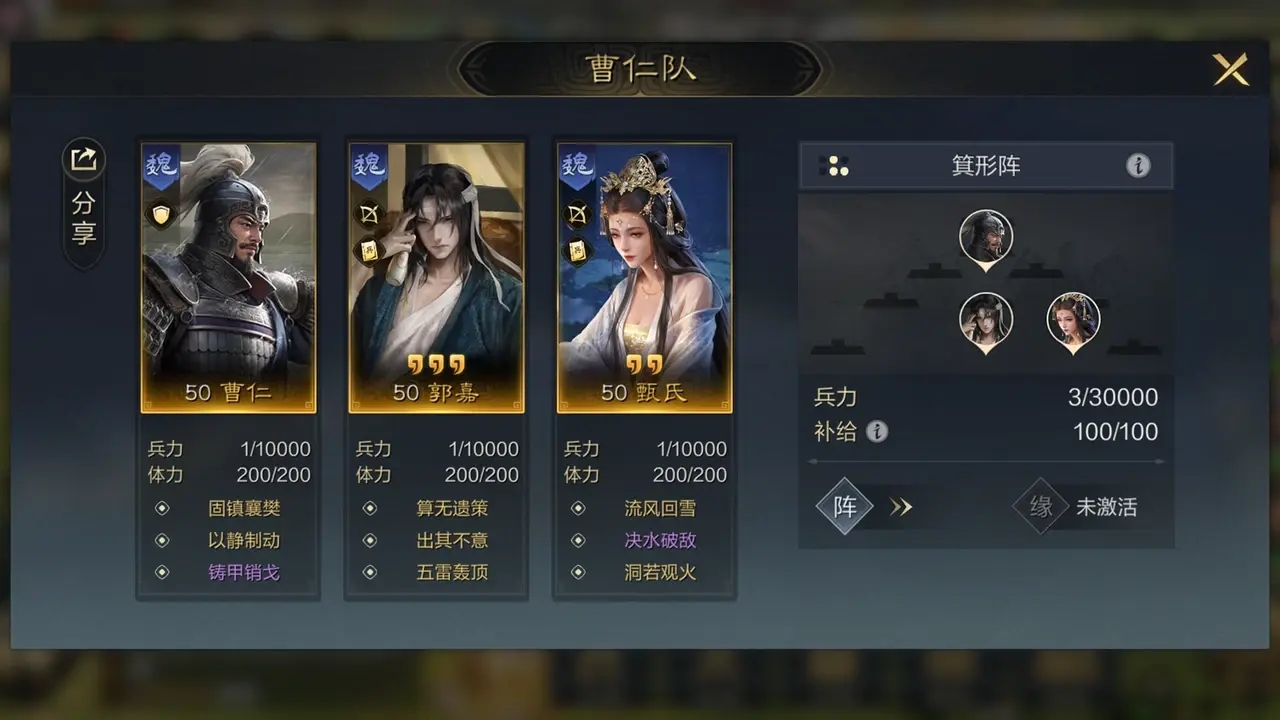
Task: Select the 郭嘉 general card
Action: (436, 277)
